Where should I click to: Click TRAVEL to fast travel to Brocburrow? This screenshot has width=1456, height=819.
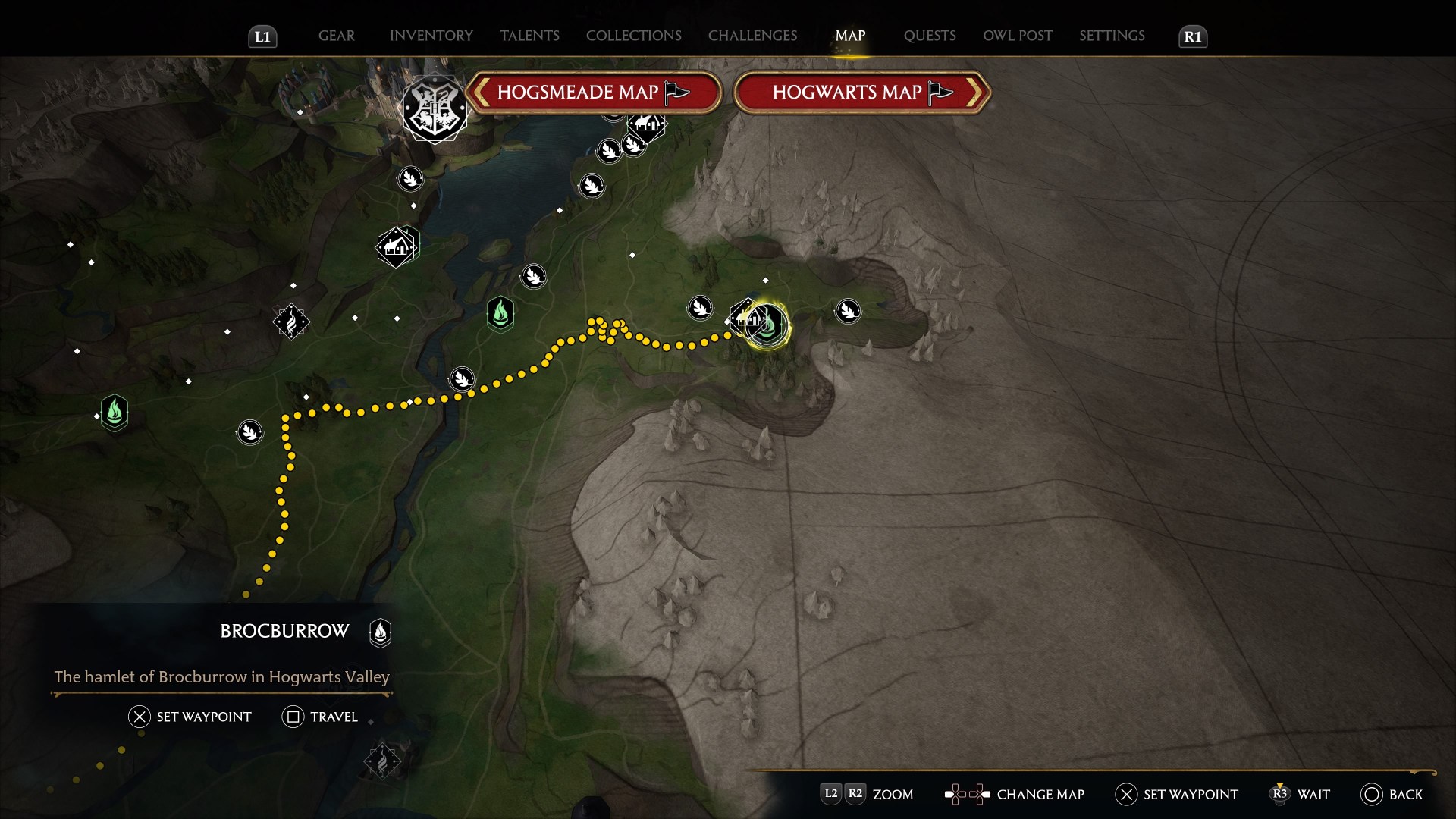coord(320,717)
